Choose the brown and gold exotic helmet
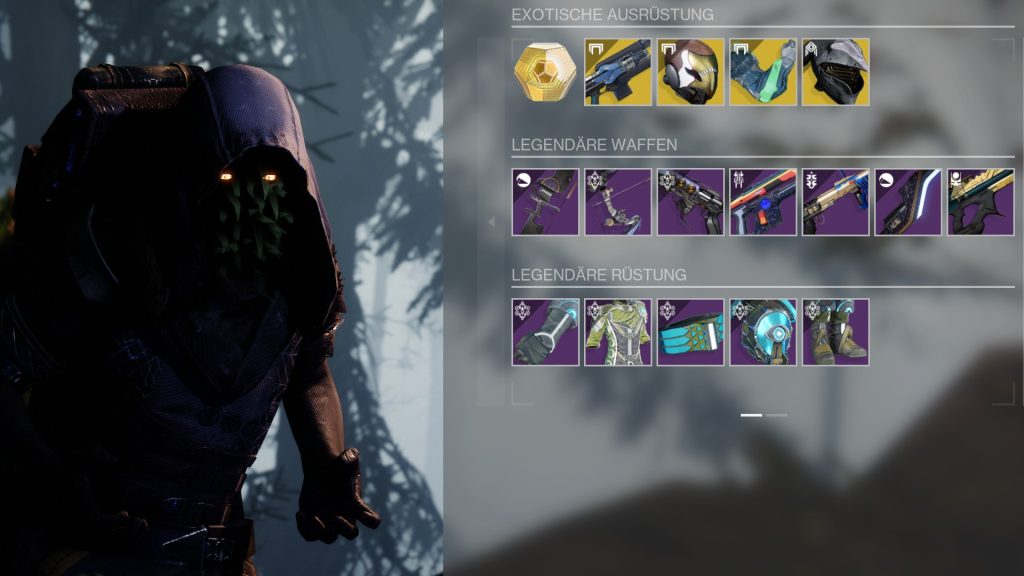 [x=690, y=72]
